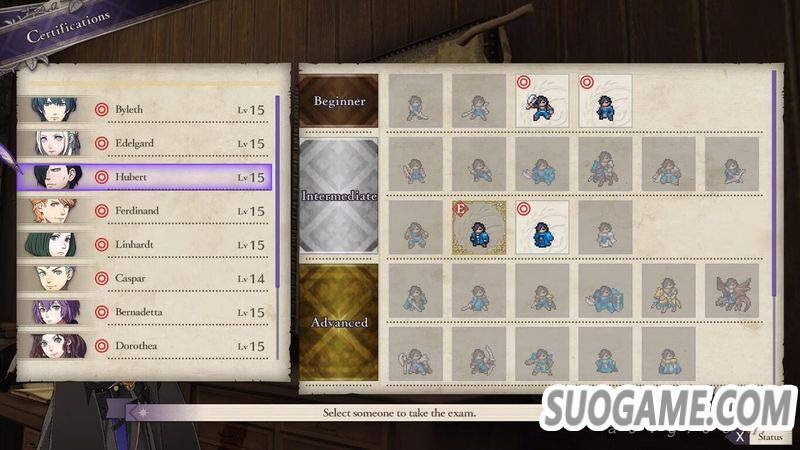Select the highlighted Hubert row
Image resolution: width=800 pixels, height=450 pixels.
(150, 177)
